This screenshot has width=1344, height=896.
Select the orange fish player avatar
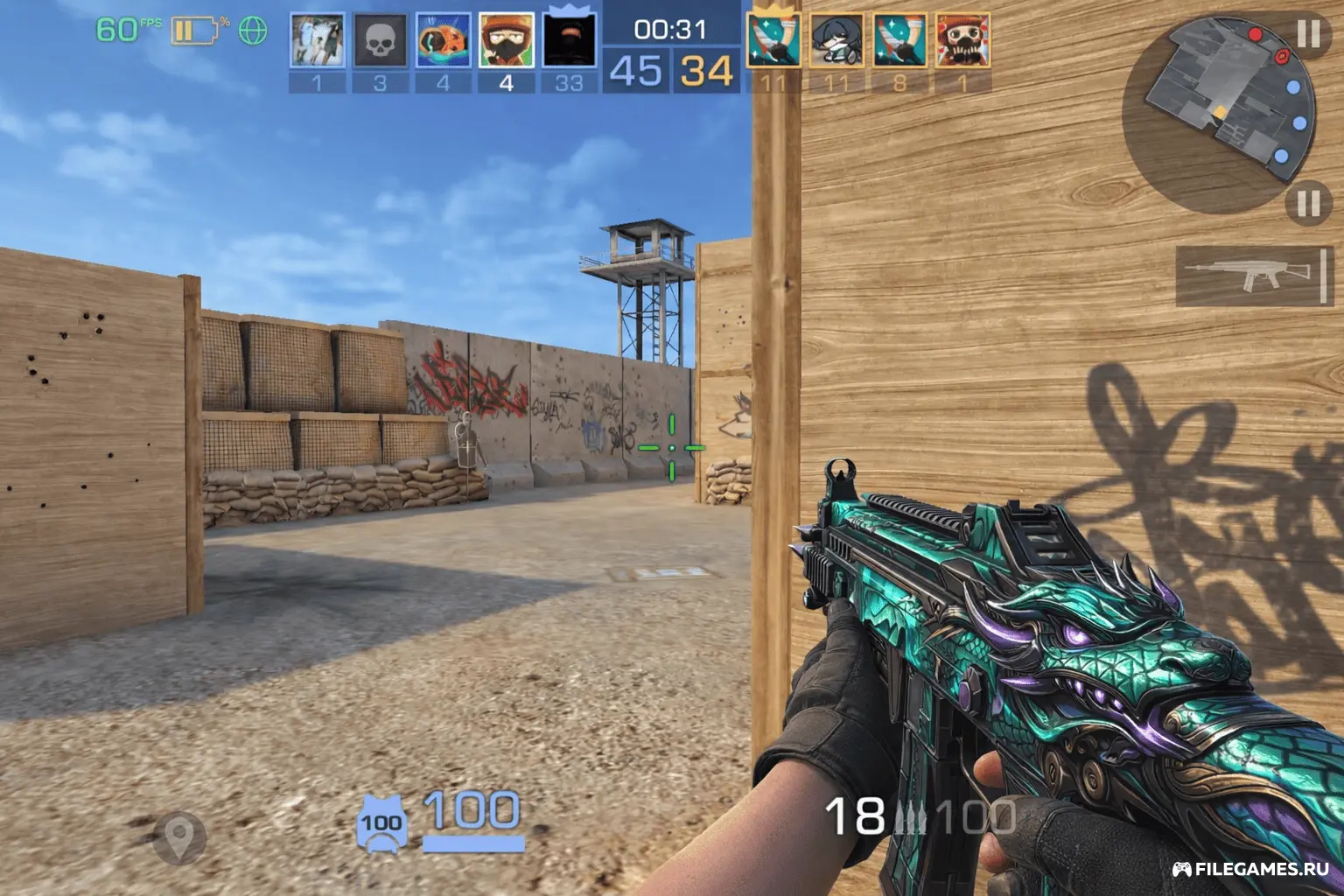[x=443, y=41]
